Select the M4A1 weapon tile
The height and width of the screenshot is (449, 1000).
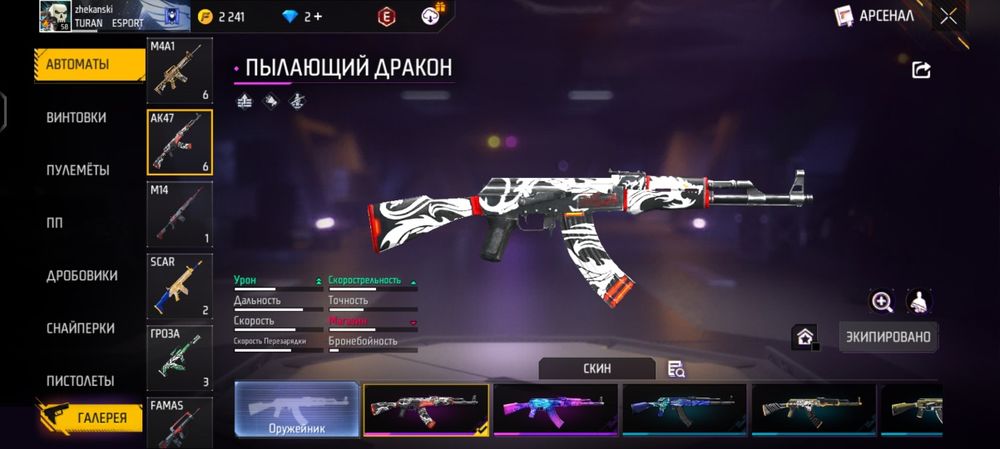tap(180, 72)
